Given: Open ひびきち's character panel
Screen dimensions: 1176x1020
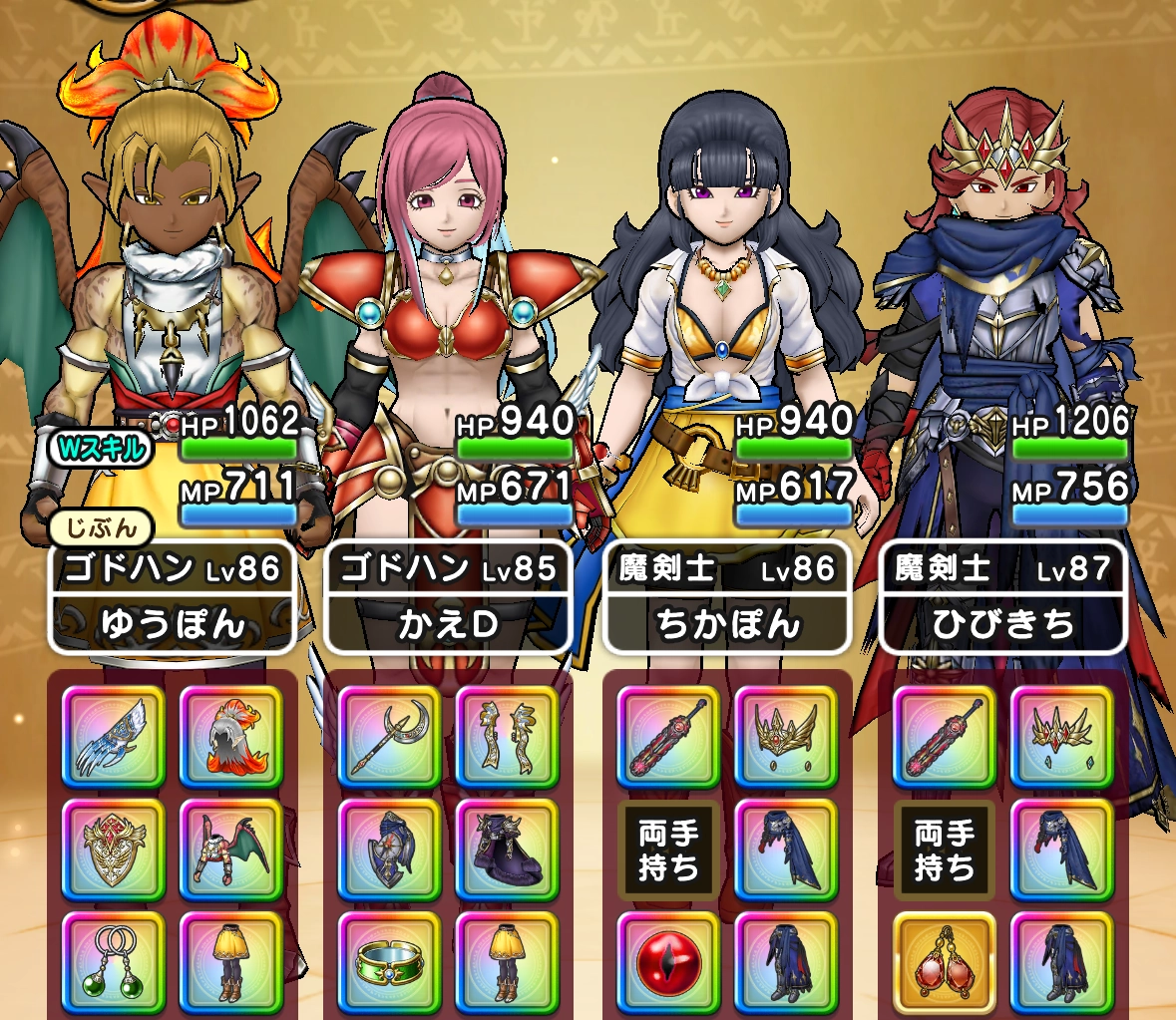Looking at the screenshot, I should pos(1003,597).
